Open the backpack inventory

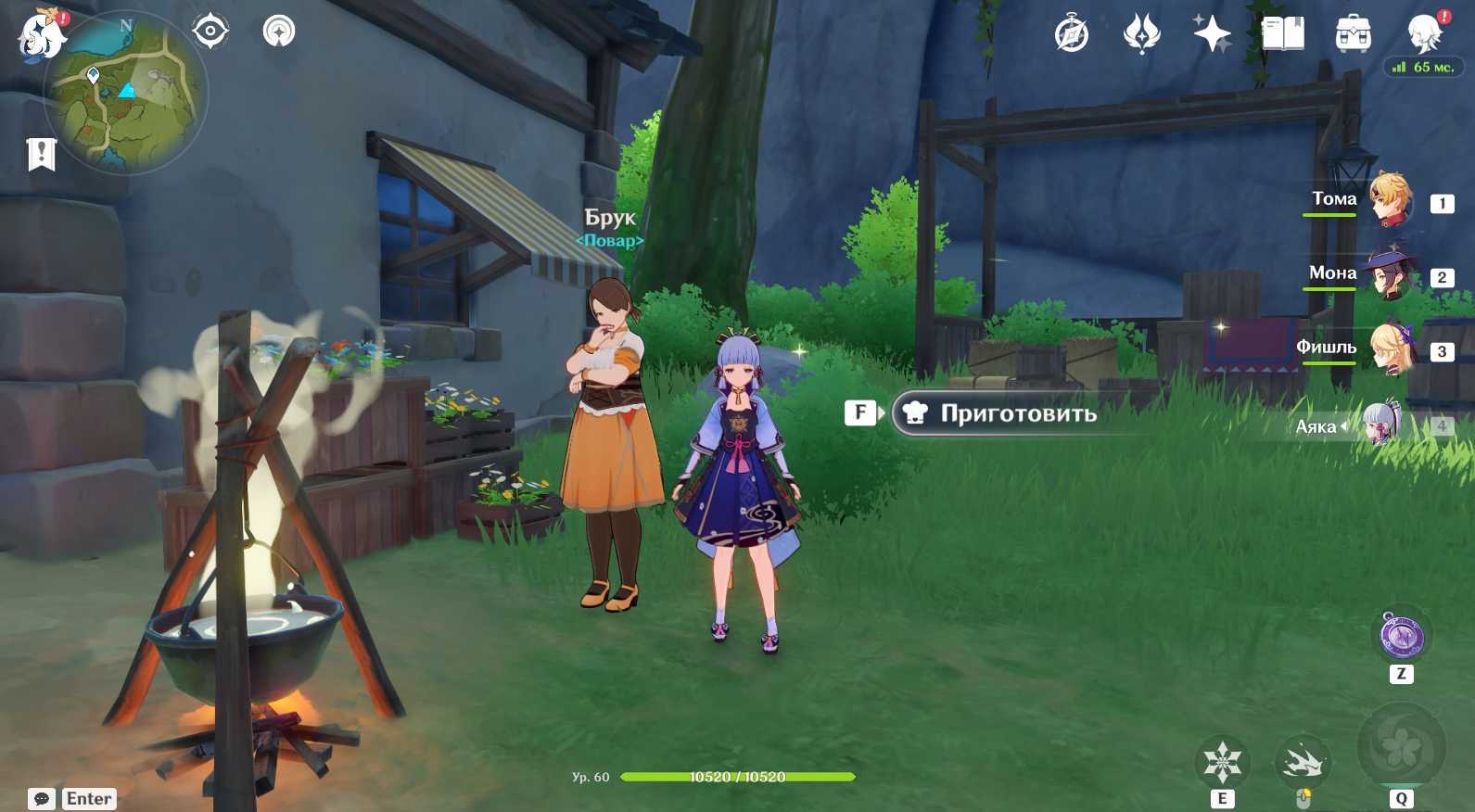point(1354,35)
